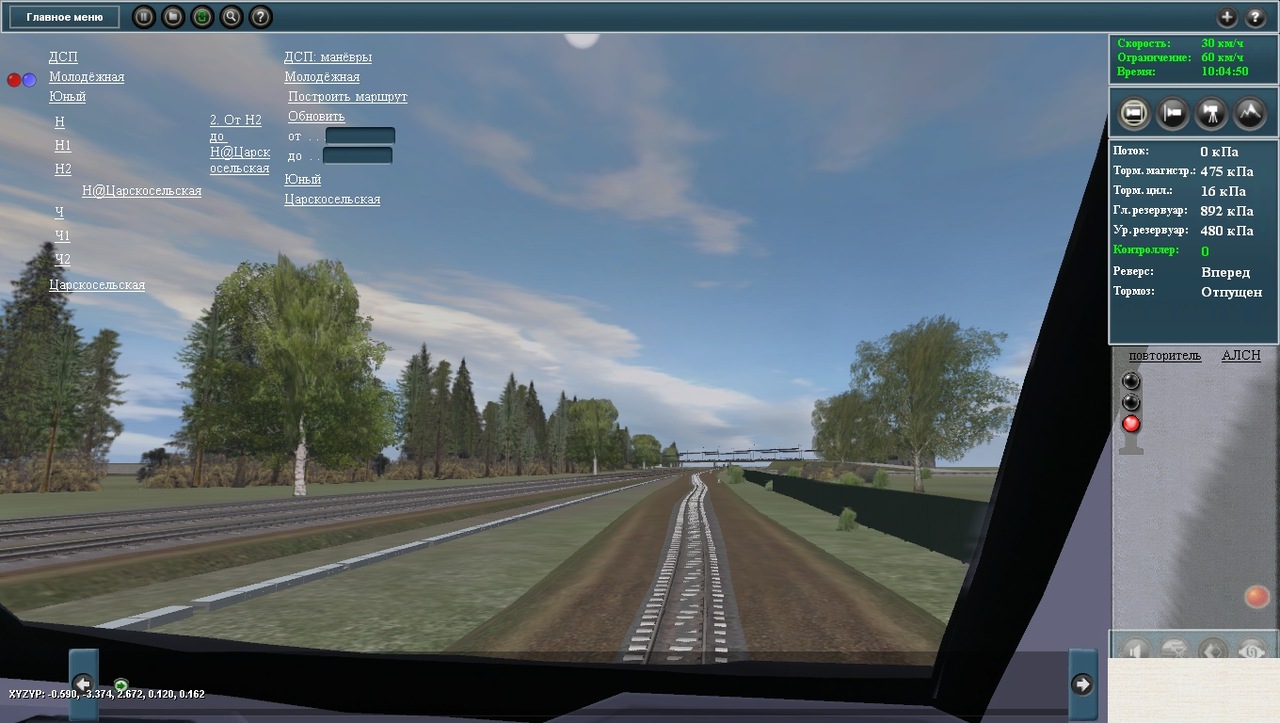Click the plus icon in the top-right bar
The width and height of the screenshot is (1280, 723).
(1227, 17)
